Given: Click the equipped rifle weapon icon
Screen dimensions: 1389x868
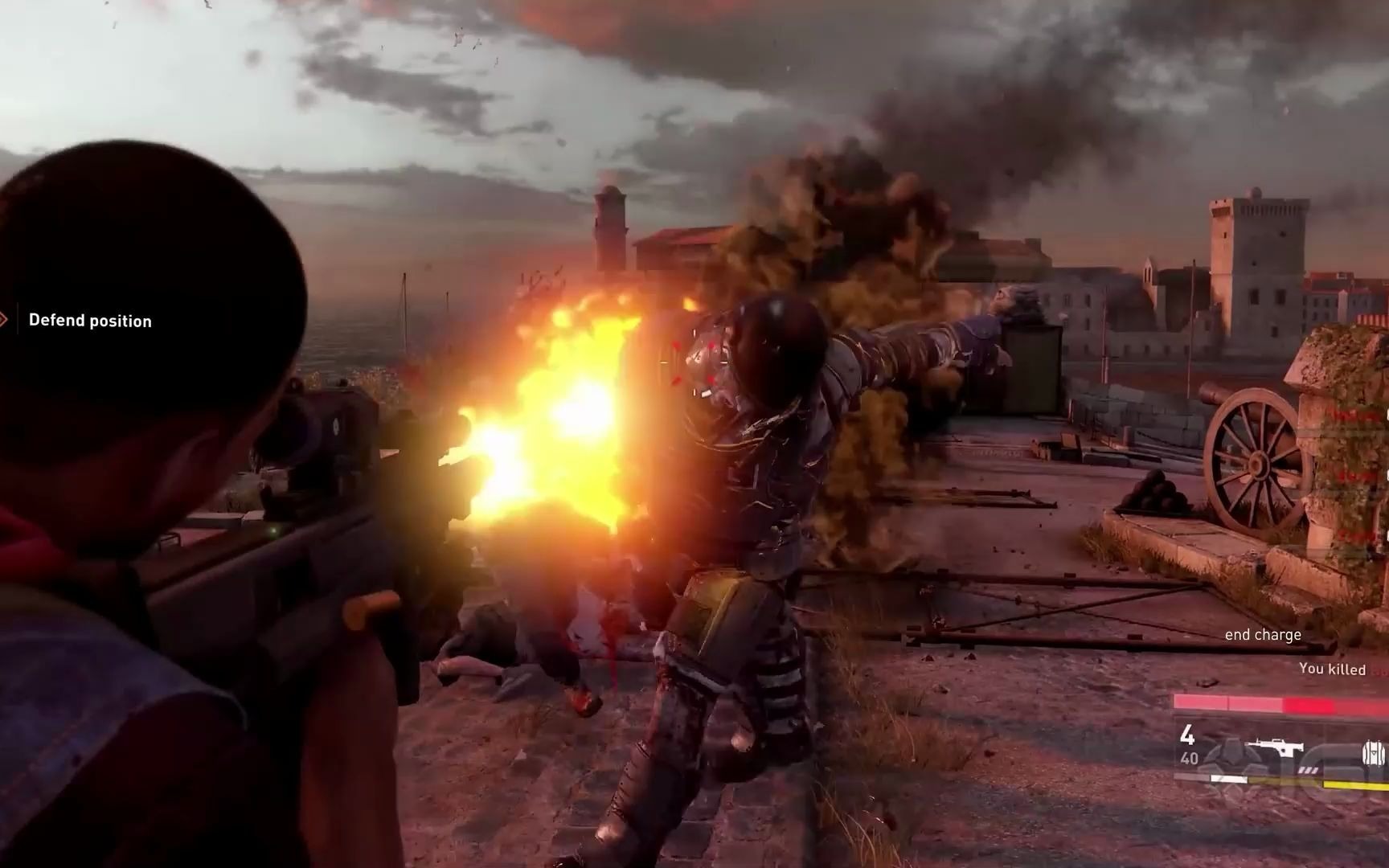Looking at the screenshot, I should point(1244,747).
